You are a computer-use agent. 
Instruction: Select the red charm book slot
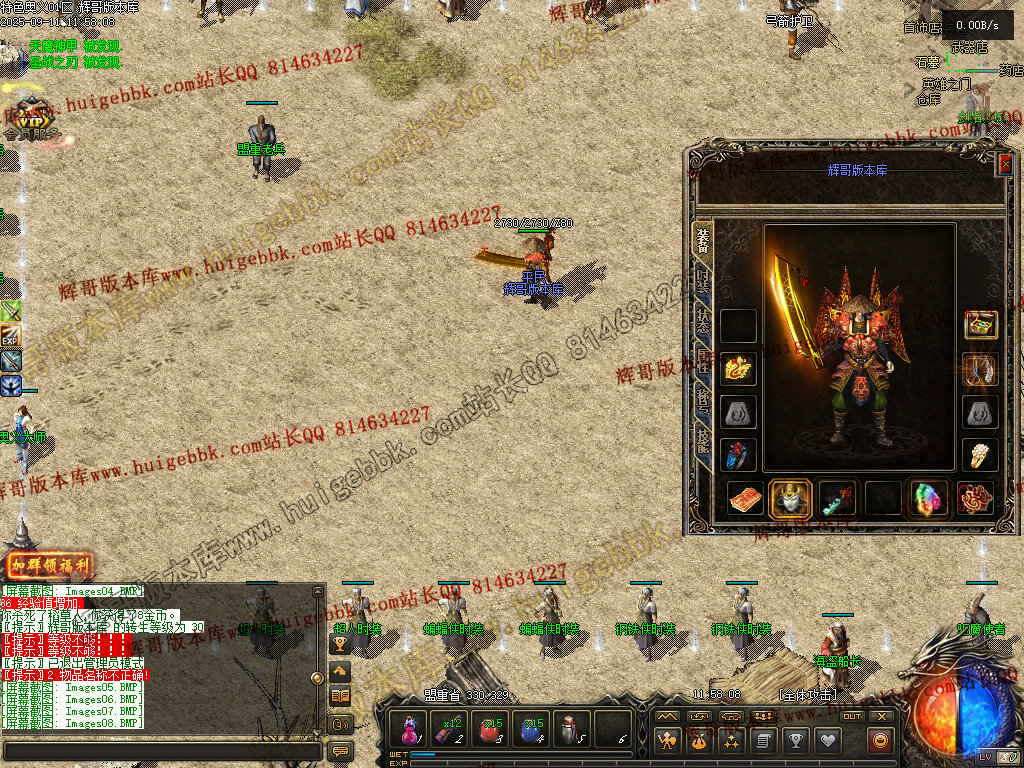[745, 498]
